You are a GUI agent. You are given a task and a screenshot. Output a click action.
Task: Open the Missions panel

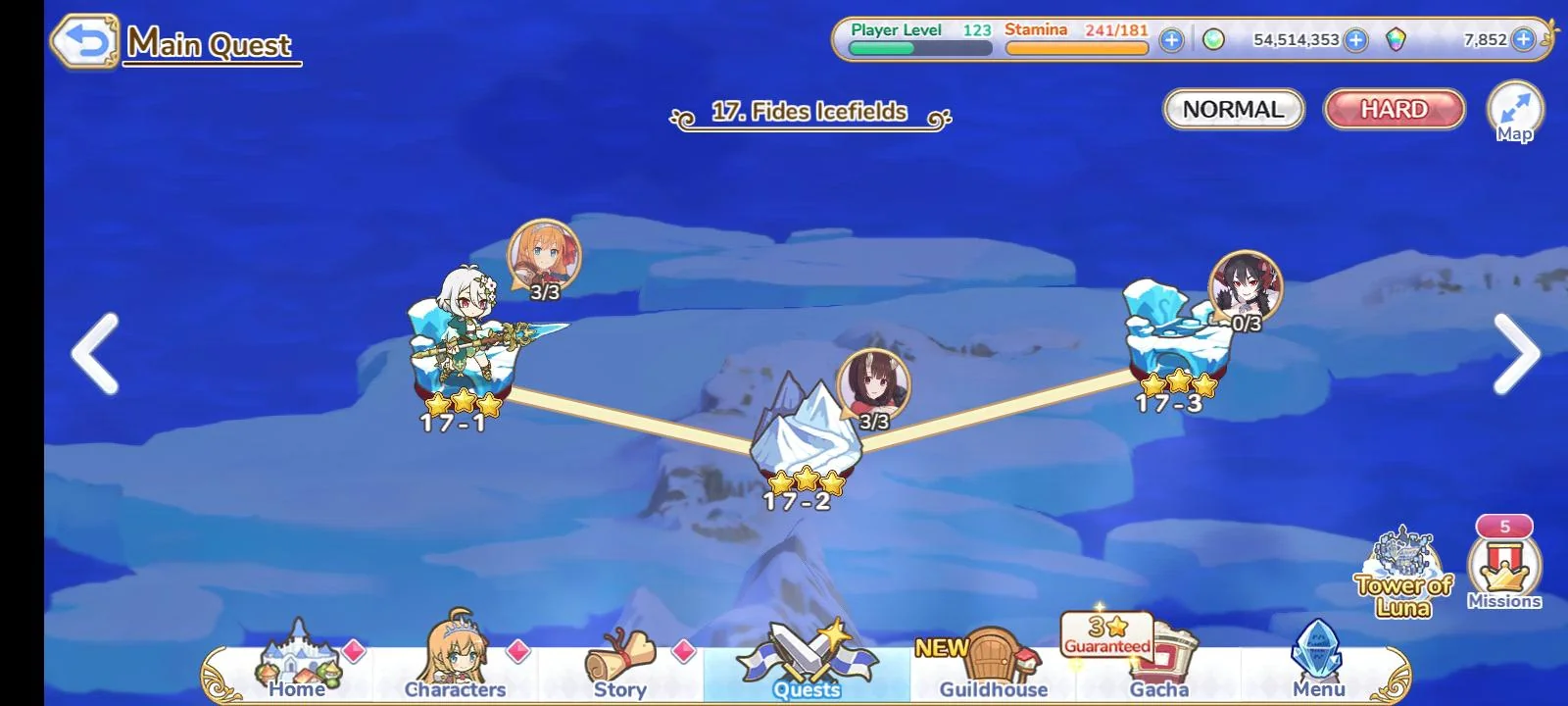1506,569
